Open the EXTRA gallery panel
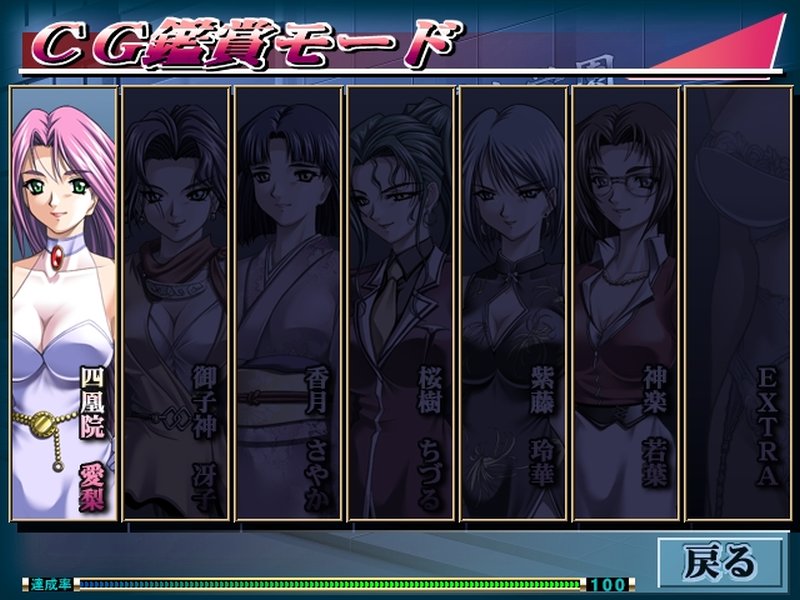 pos(740,303)
